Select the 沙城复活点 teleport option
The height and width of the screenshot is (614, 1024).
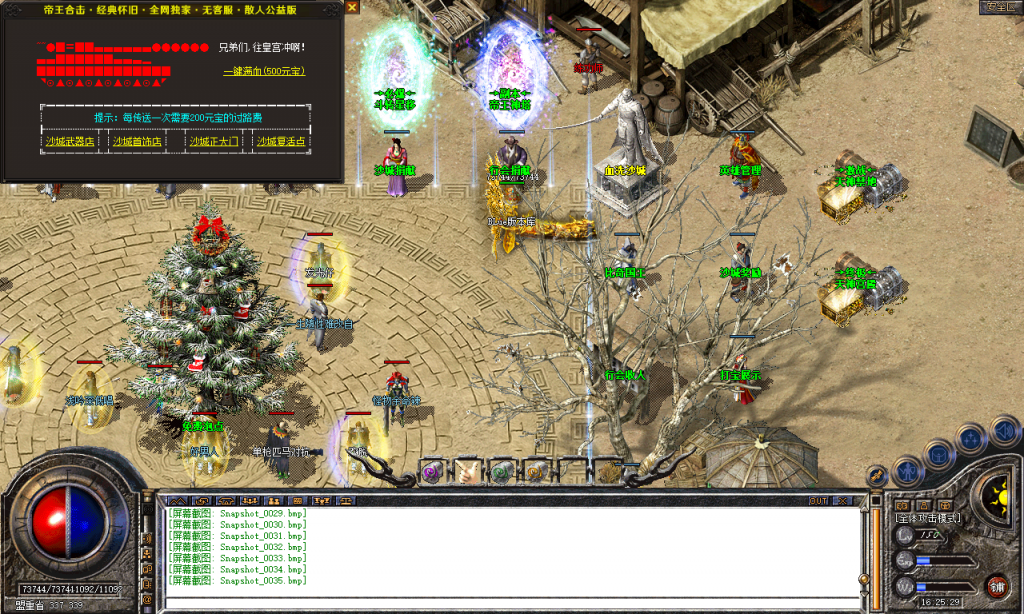[x=281, y=142]
